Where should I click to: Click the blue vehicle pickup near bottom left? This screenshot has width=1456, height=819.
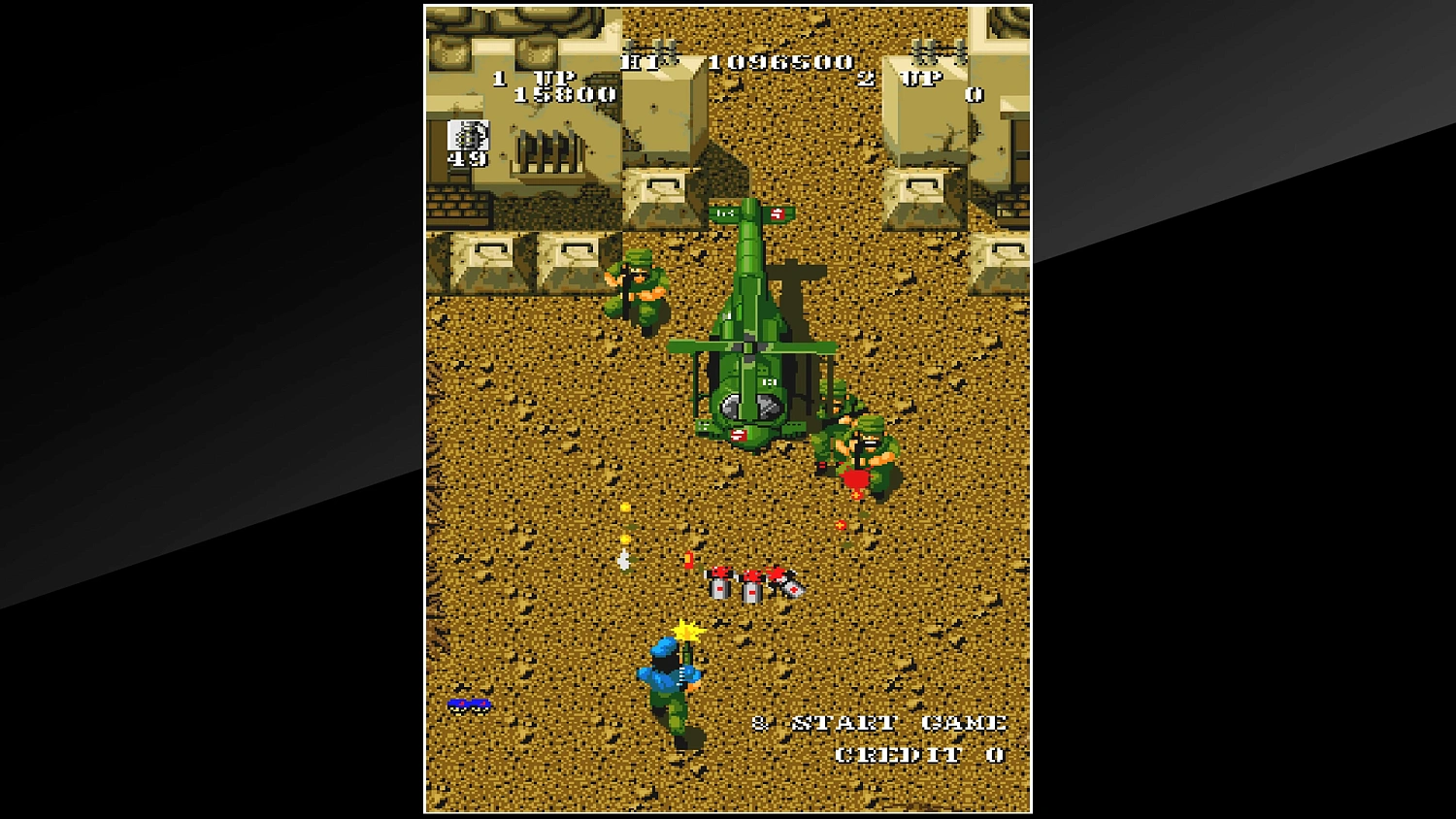point(470,704)
